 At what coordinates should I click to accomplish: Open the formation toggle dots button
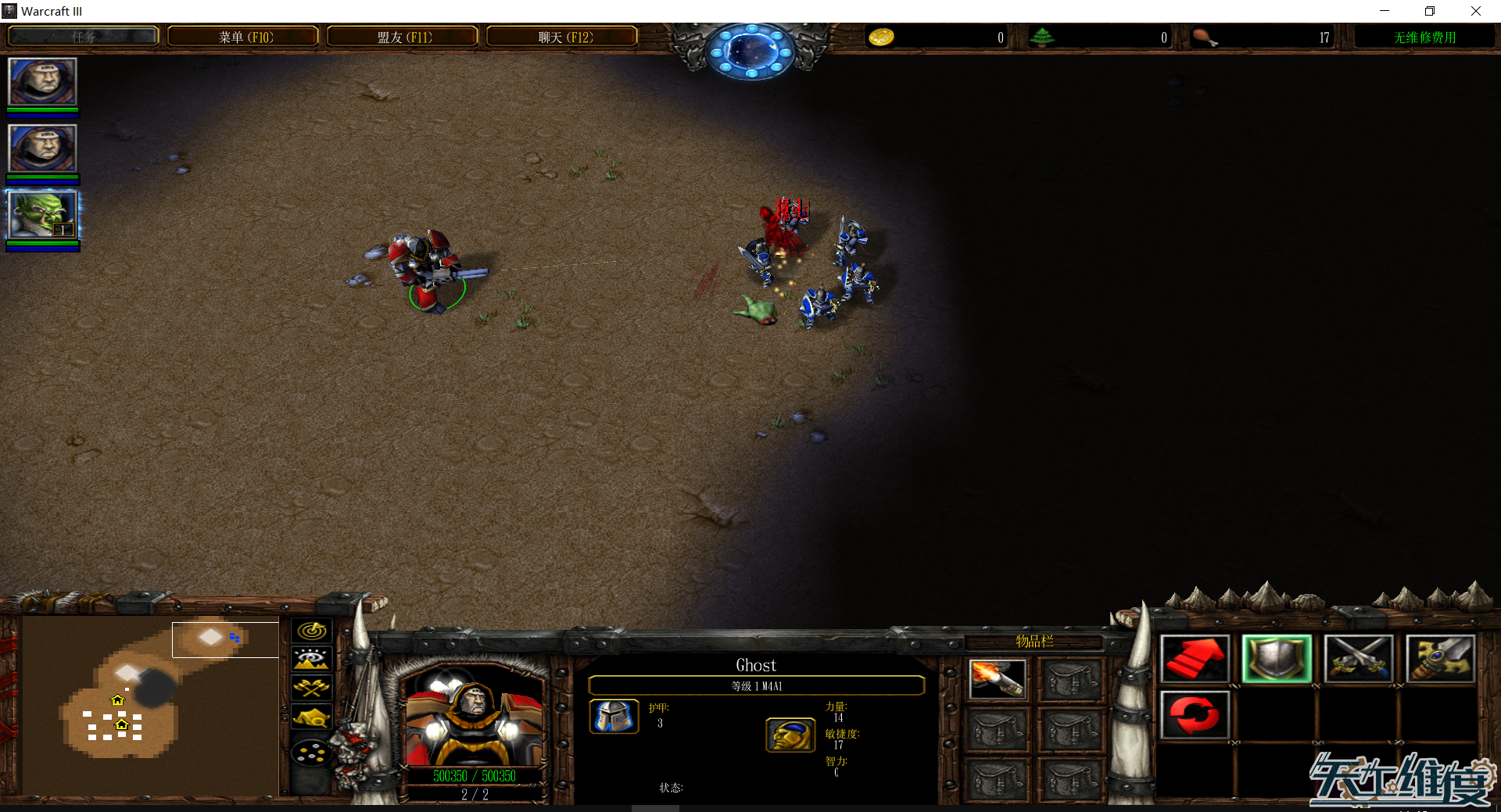(312, 753)
